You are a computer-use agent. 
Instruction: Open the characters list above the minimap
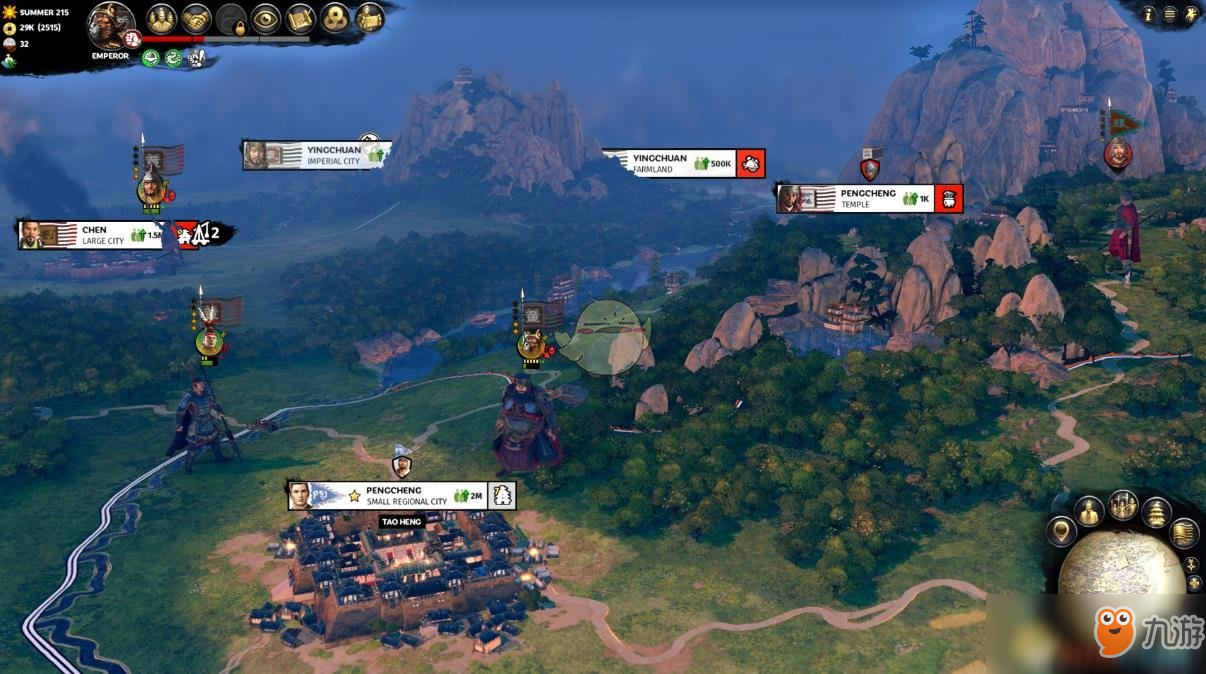click(x=1089, y=511)
